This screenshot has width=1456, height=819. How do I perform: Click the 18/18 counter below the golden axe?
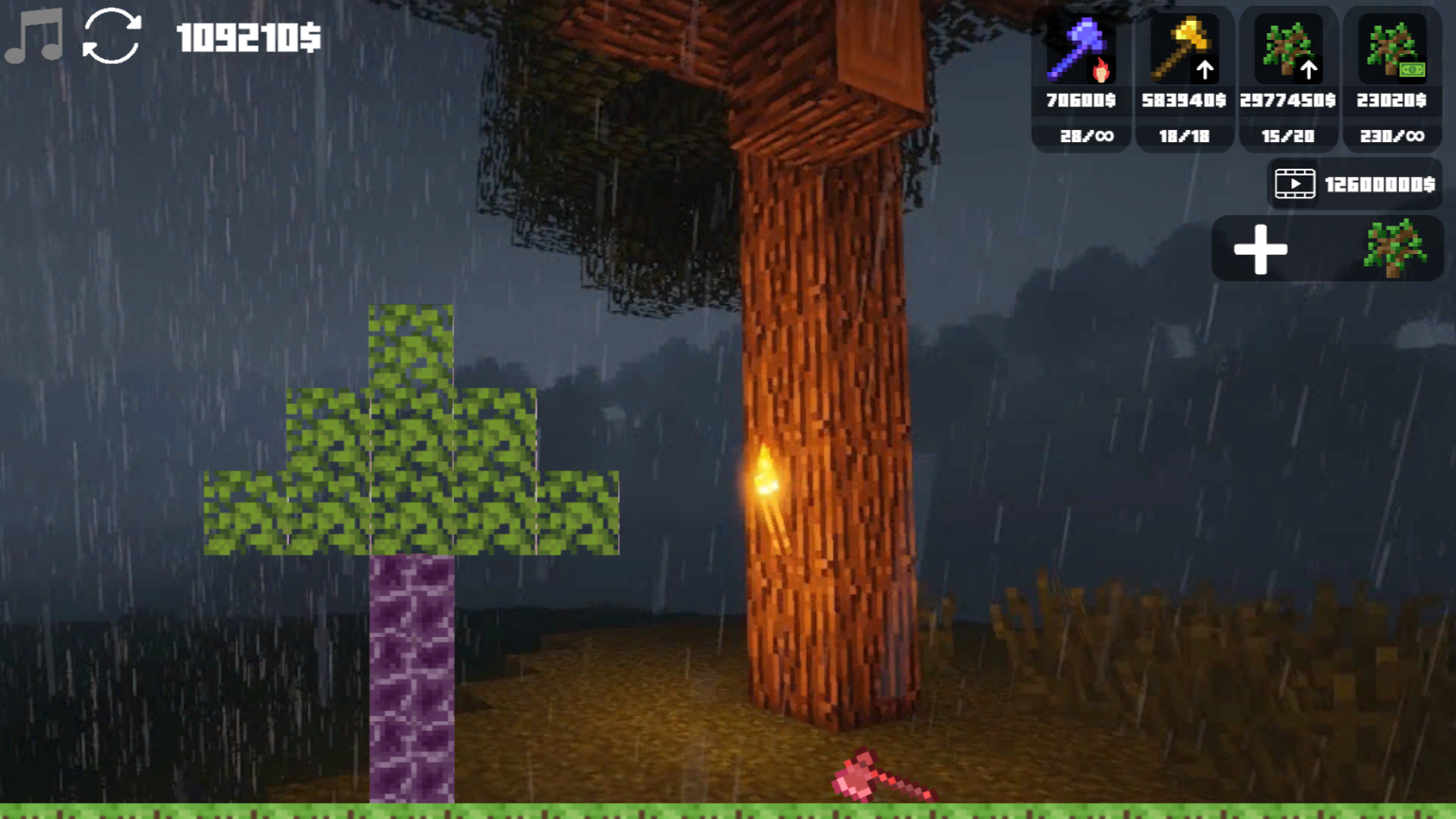[x=1184, y=136]
